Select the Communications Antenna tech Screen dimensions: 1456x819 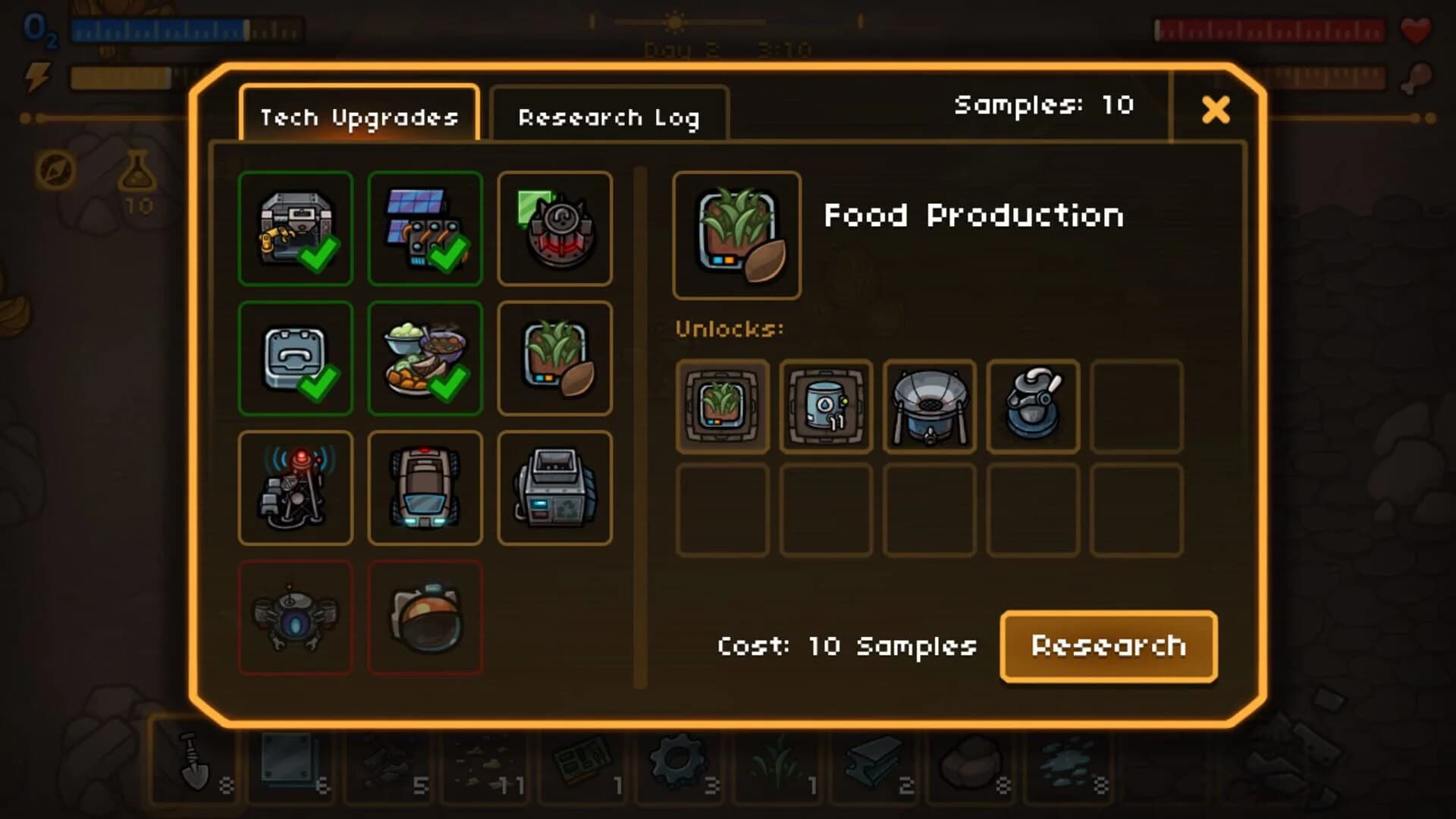[x=296, y=488]
